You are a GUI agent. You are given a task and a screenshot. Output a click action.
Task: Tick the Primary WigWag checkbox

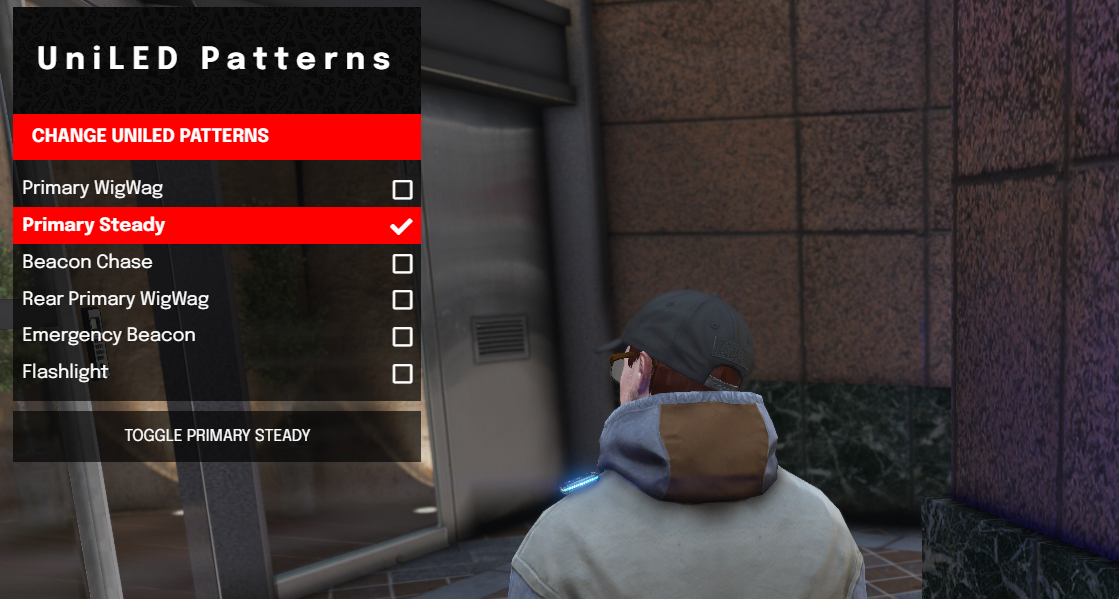point(402,190)
